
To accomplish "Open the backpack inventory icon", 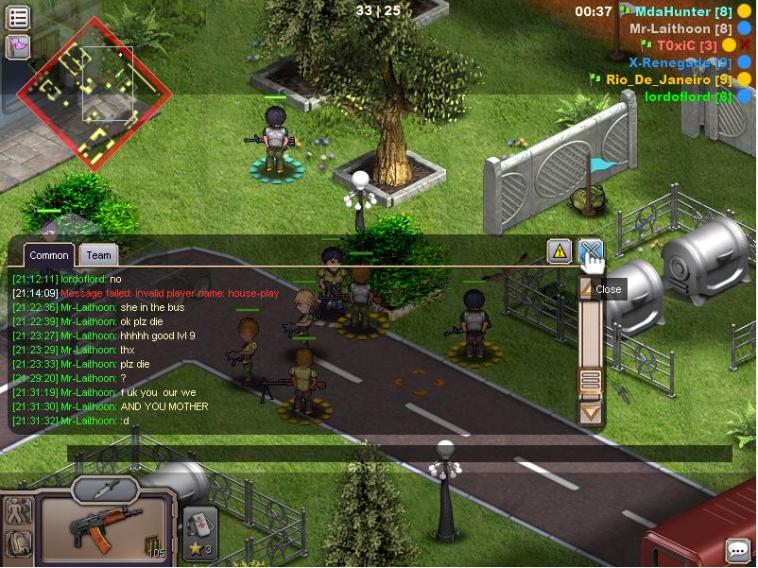I will [18, 544].
